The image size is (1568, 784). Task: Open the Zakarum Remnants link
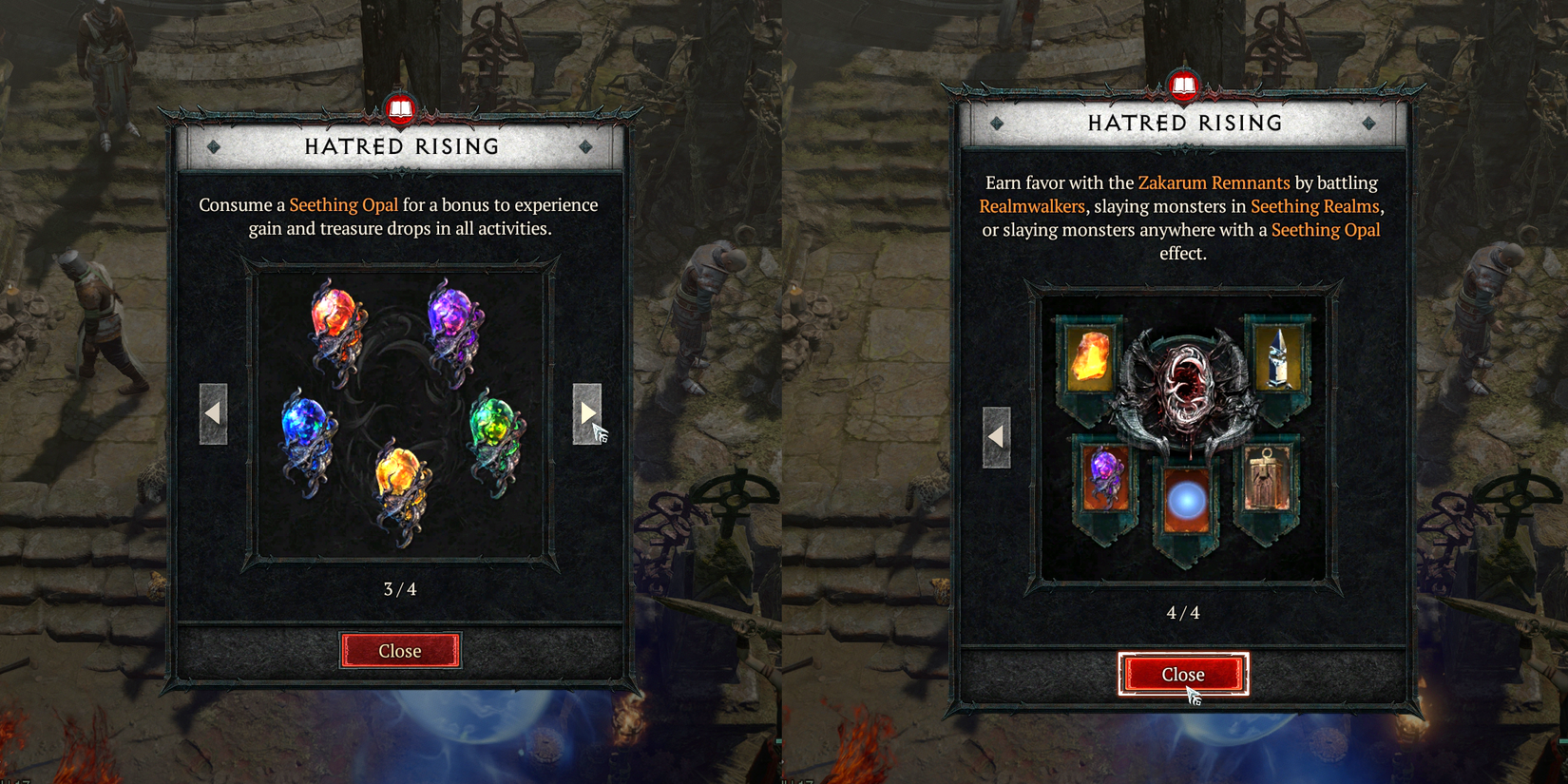tap(1214, 182)
